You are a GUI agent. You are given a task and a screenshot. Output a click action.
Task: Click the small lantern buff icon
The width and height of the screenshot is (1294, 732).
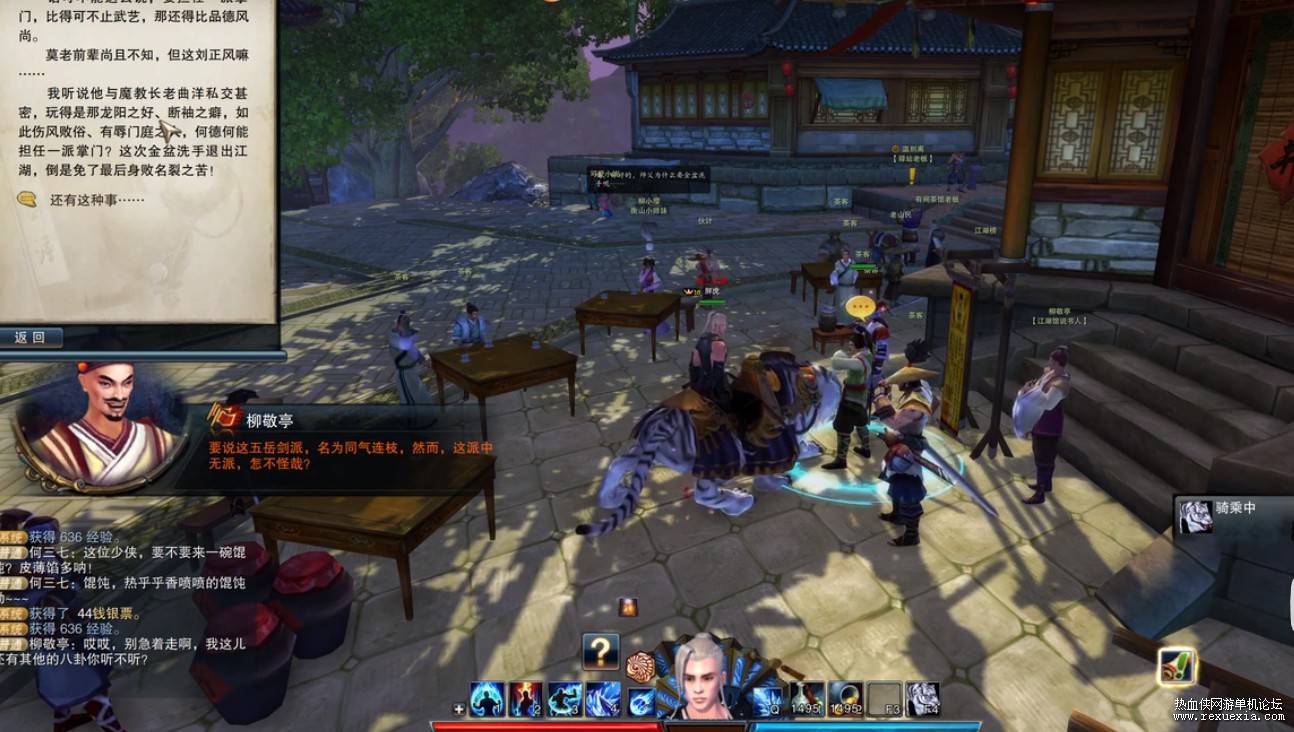pos(627,607)
